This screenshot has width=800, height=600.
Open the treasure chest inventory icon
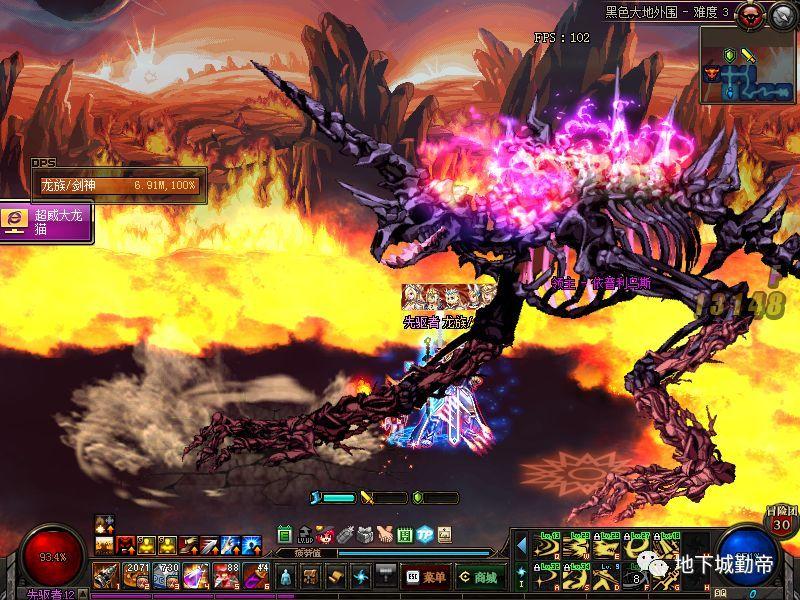coord(310,577)
